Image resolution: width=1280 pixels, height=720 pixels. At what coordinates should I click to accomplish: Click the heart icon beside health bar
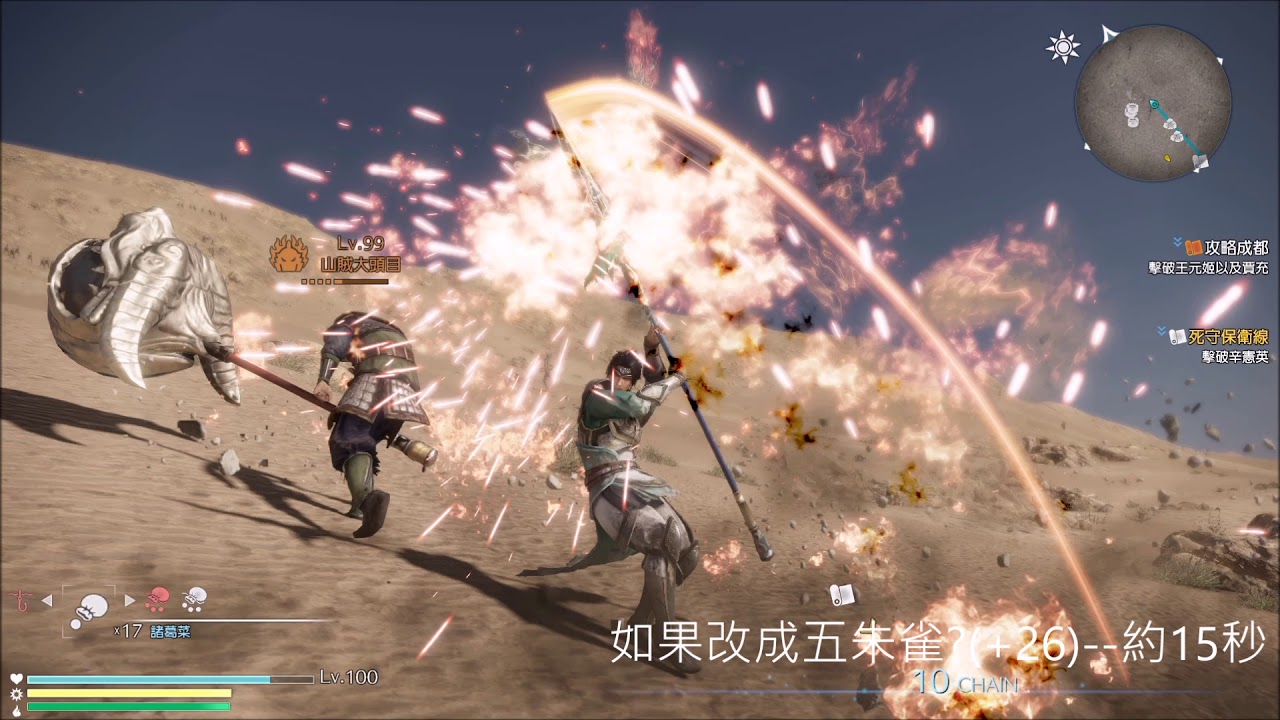point(15,678)
